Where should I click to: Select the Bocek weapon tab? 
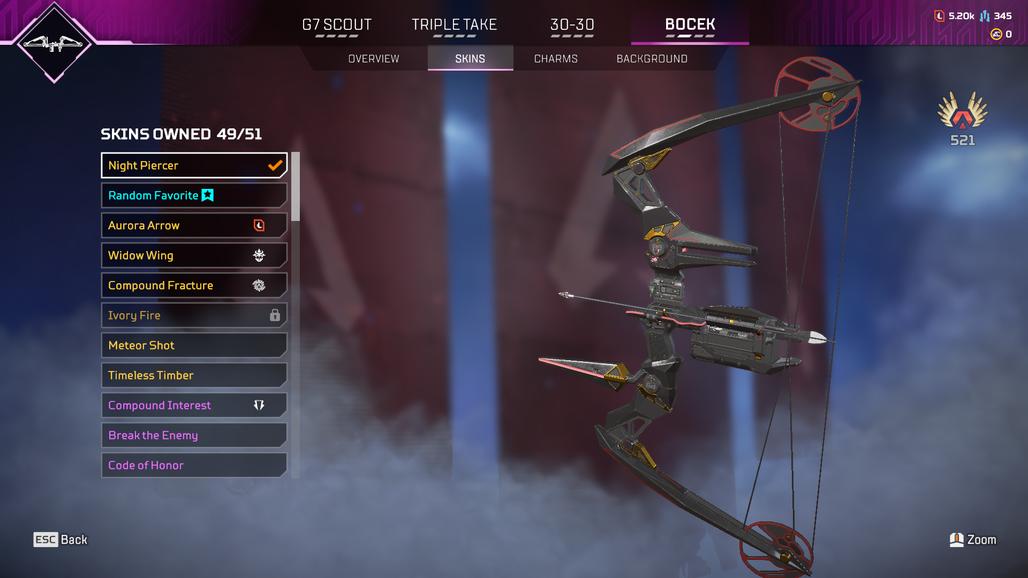tap(690, 25)
